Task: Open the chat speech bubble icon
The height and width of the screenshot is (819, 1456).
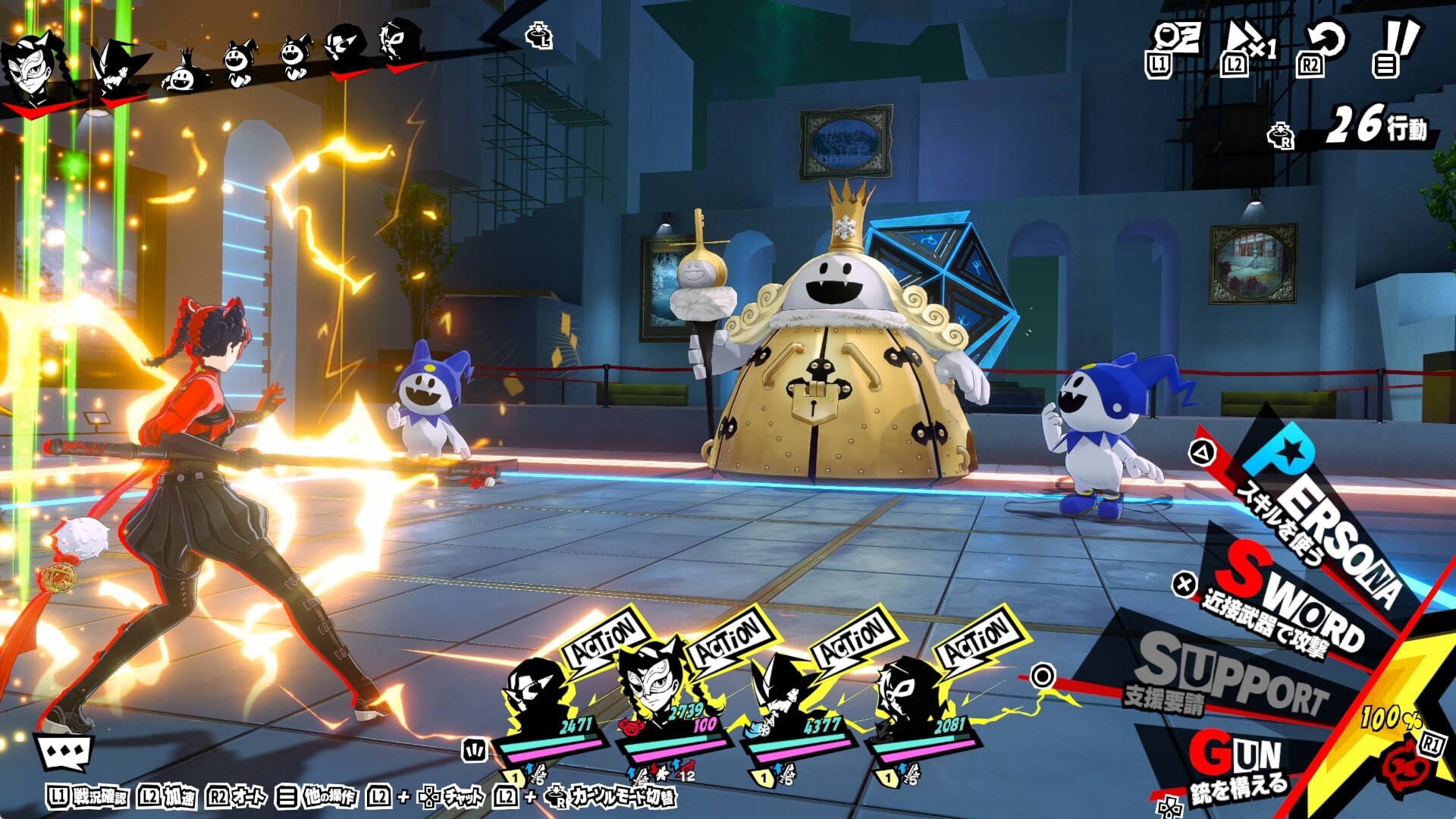Action: point(65,752)
